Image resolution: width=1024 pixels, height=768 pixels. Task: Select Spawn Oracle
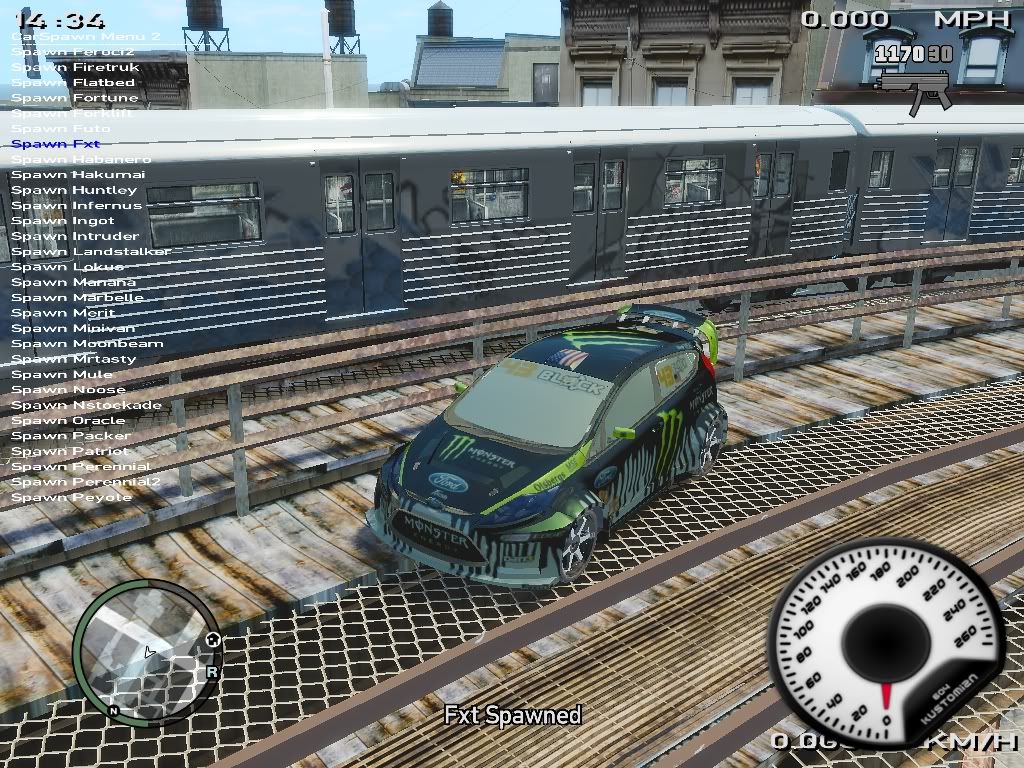pos(69,421)
